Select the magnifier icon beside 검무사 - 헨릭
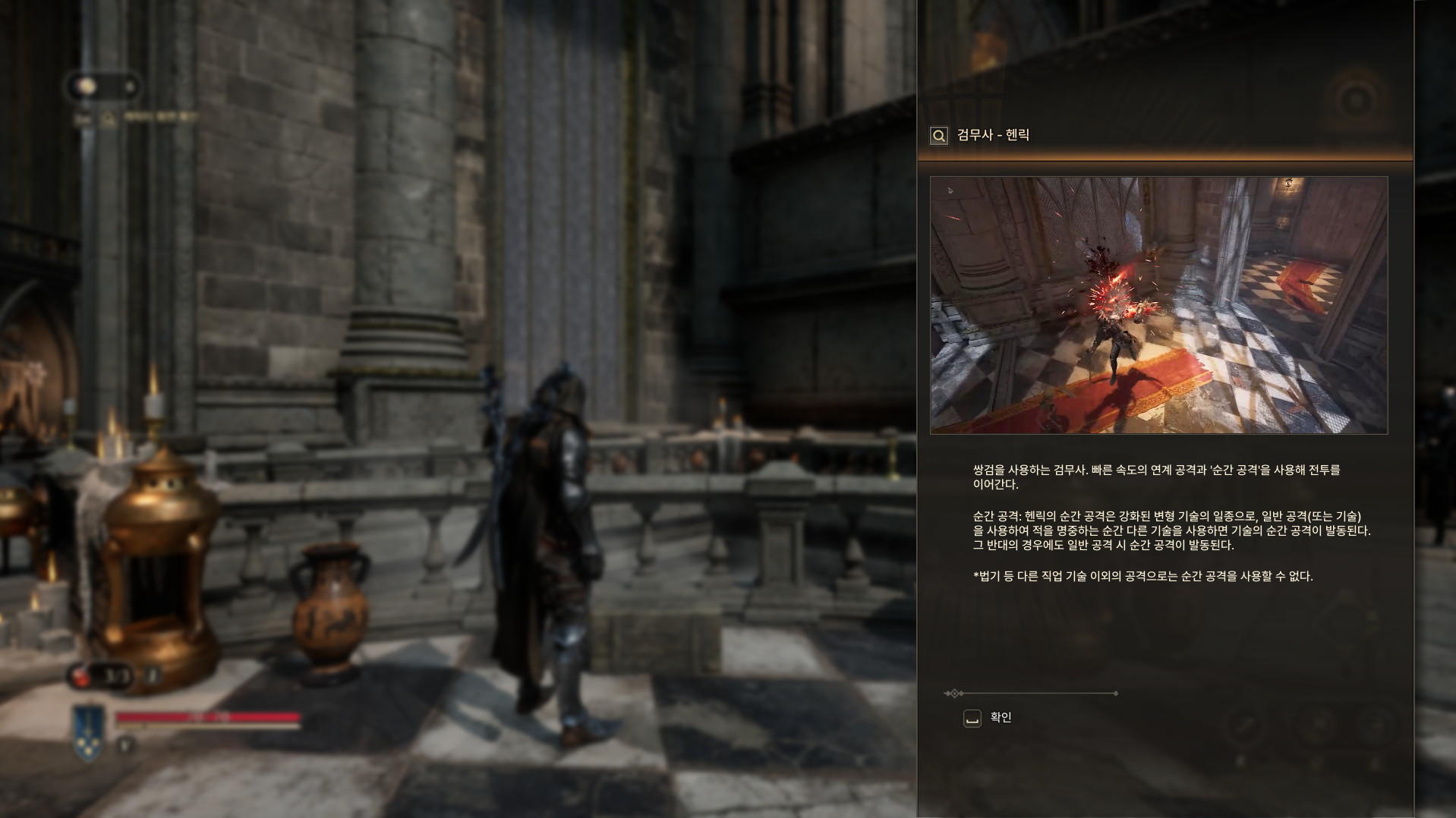Screen dimensions: 1456x818 point(939,136)
